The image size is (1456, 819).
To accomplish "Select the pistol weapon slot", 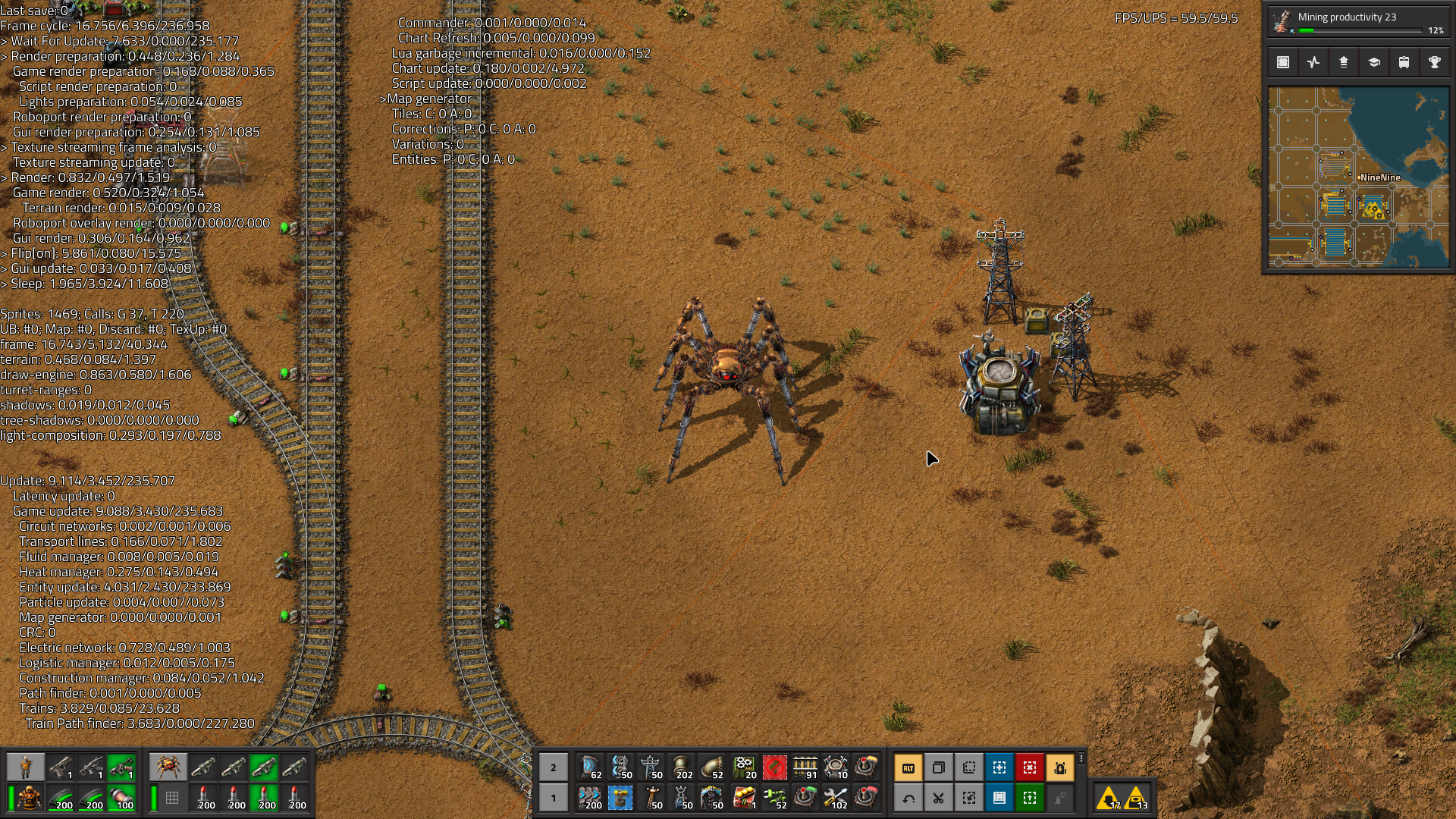I will click(61, 767).
